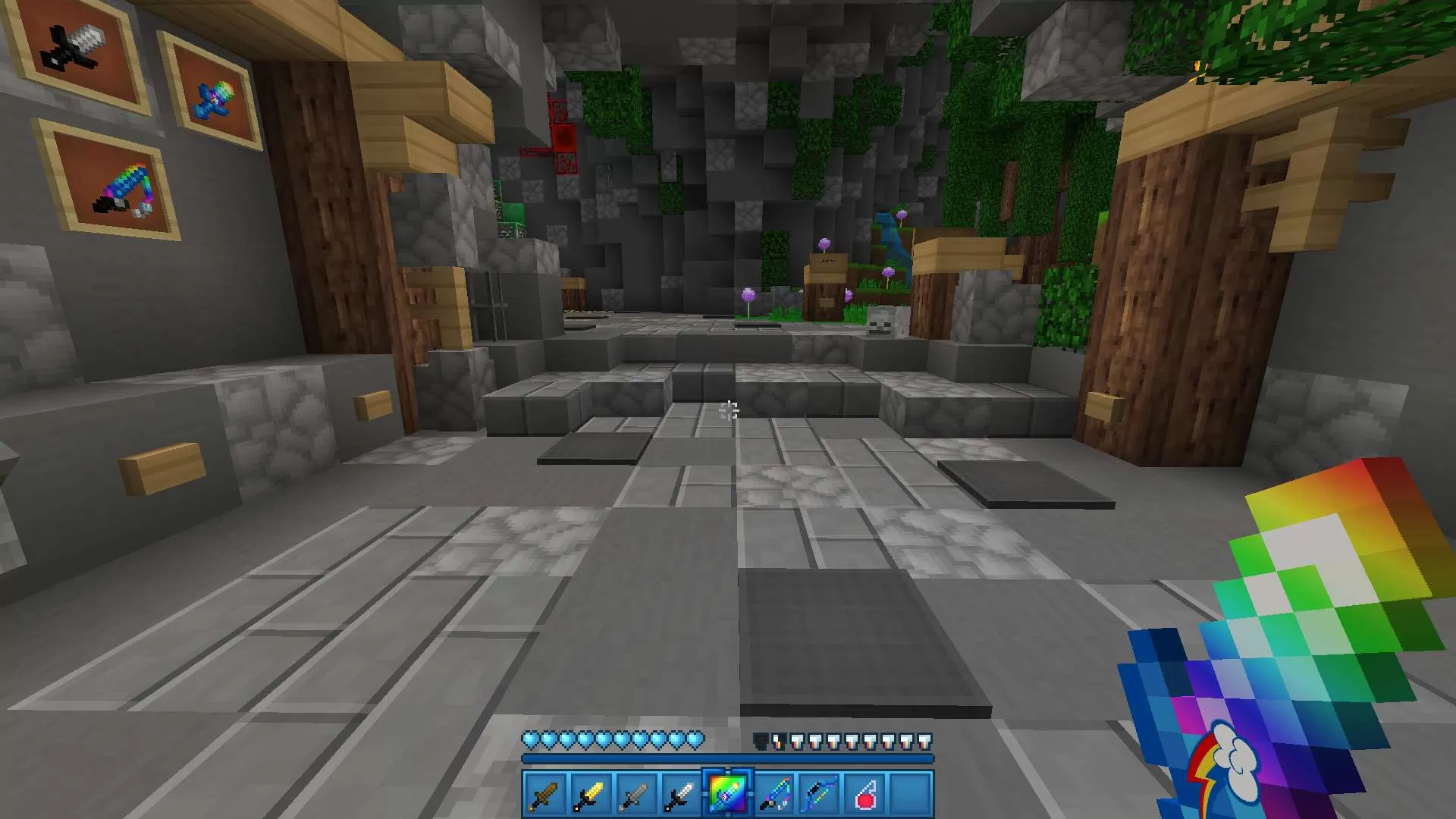Choose the stone sword in the hotbar

(x=635, y=795)
